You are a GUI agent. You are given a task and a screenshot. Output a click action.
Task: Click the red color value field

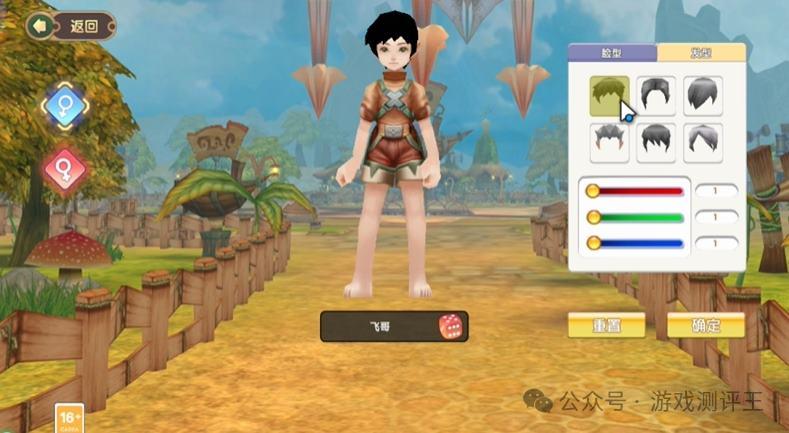717,191
